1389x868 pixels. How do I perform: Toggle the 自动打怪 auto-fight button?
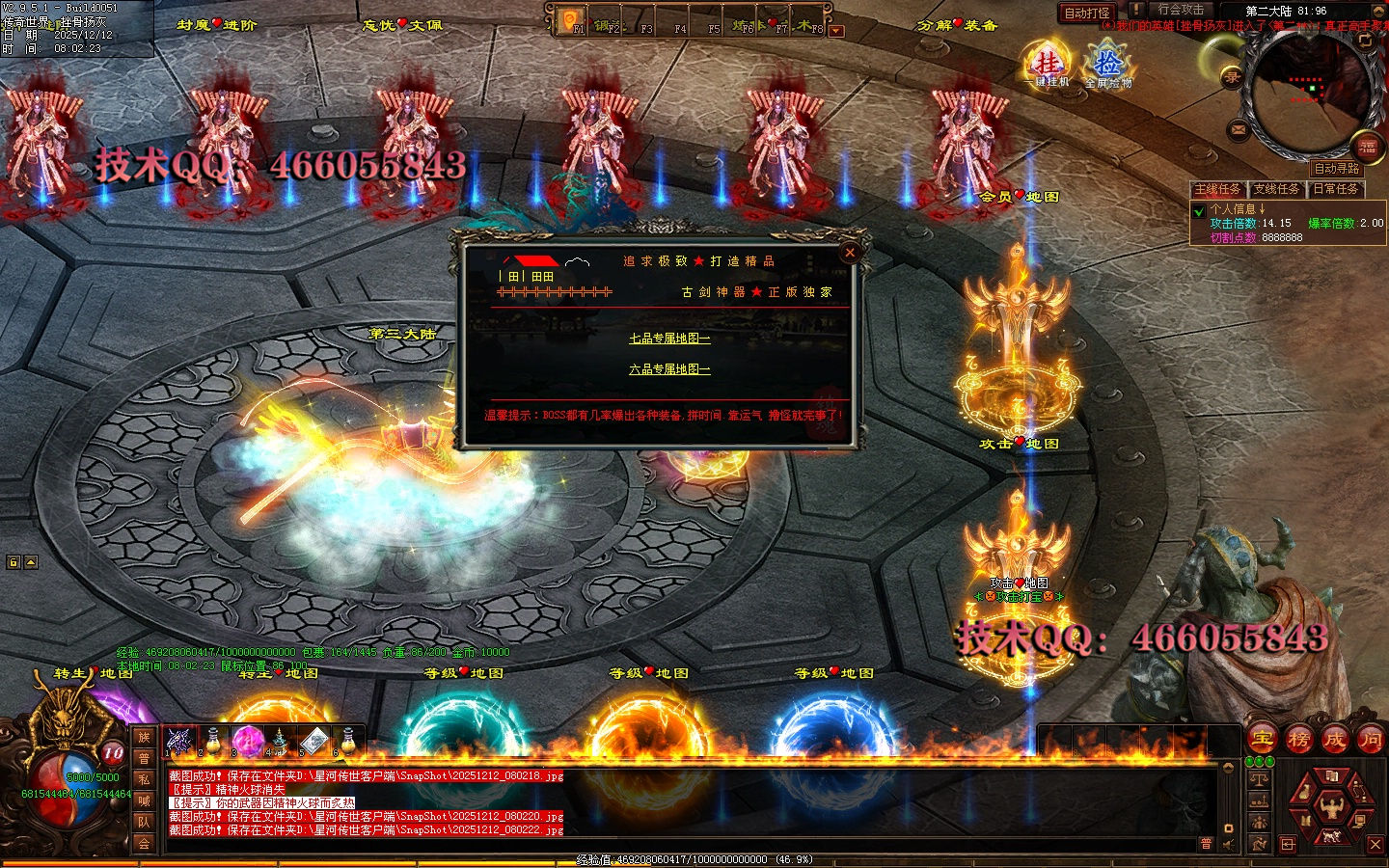pos(1086,13)
